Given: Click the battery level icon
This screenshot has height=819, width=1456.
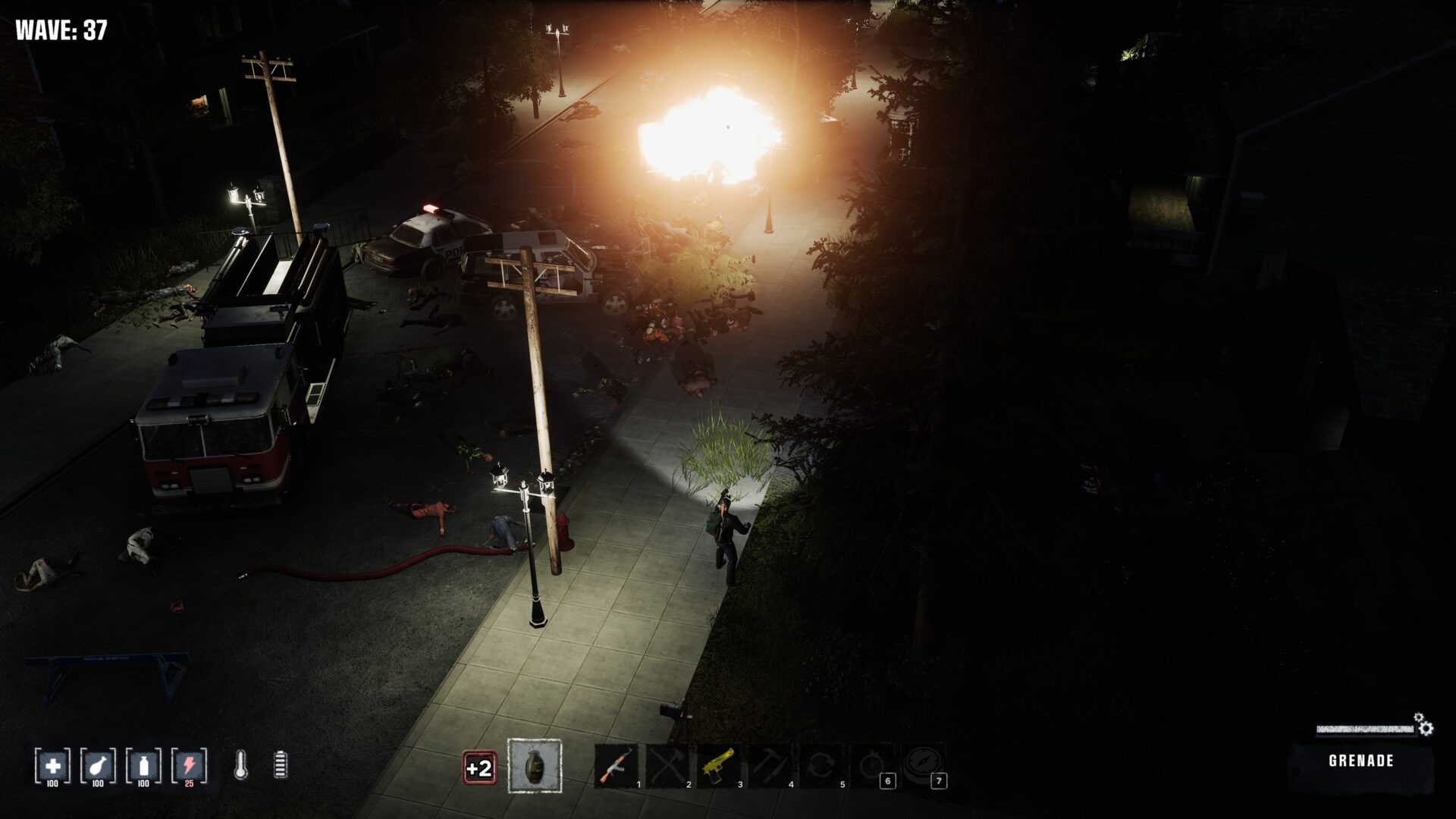Looking at the screenshot, I should [281, 765].
